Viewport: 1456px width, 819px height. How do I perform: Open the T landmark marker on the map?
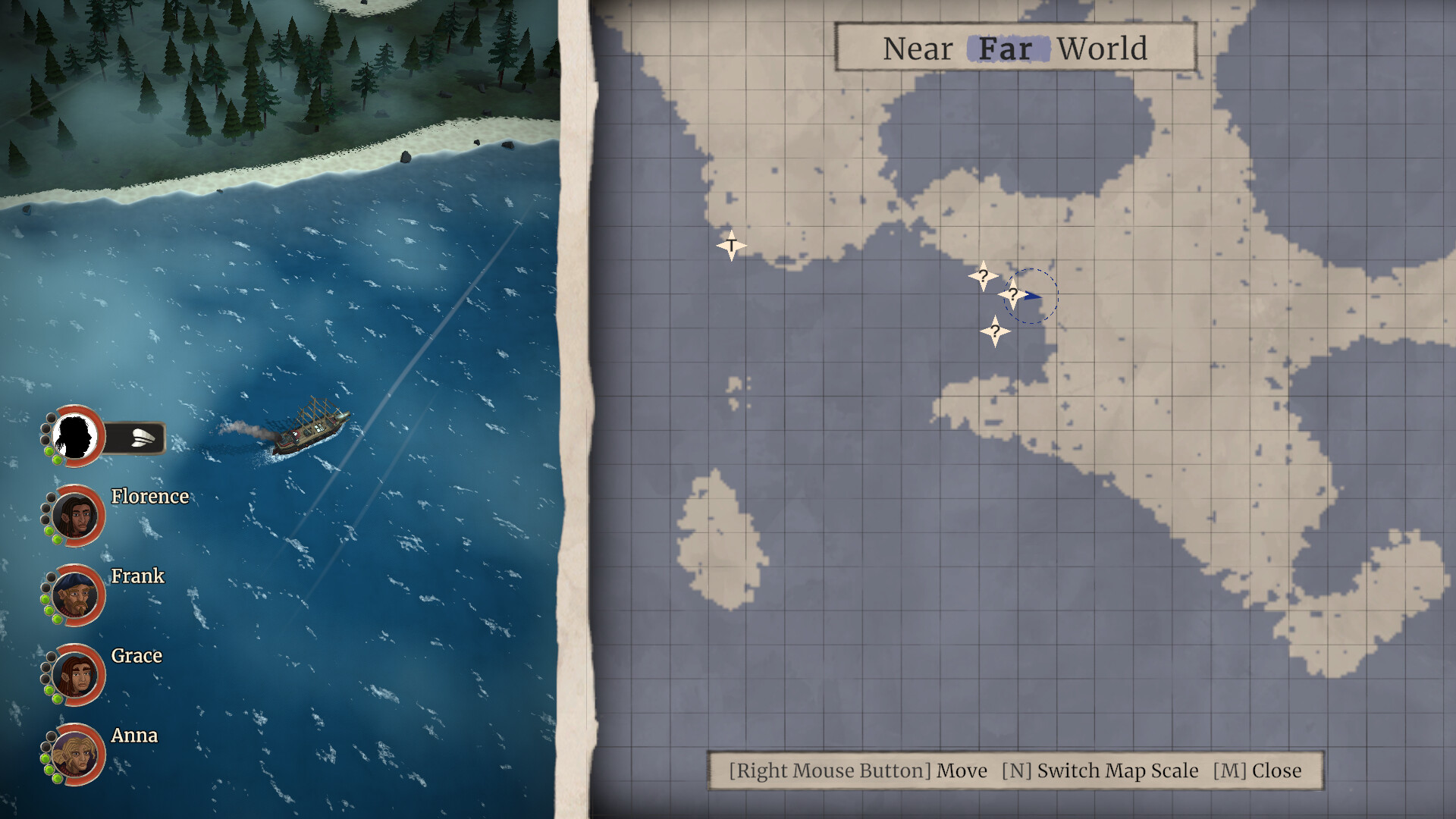[730, 245]
